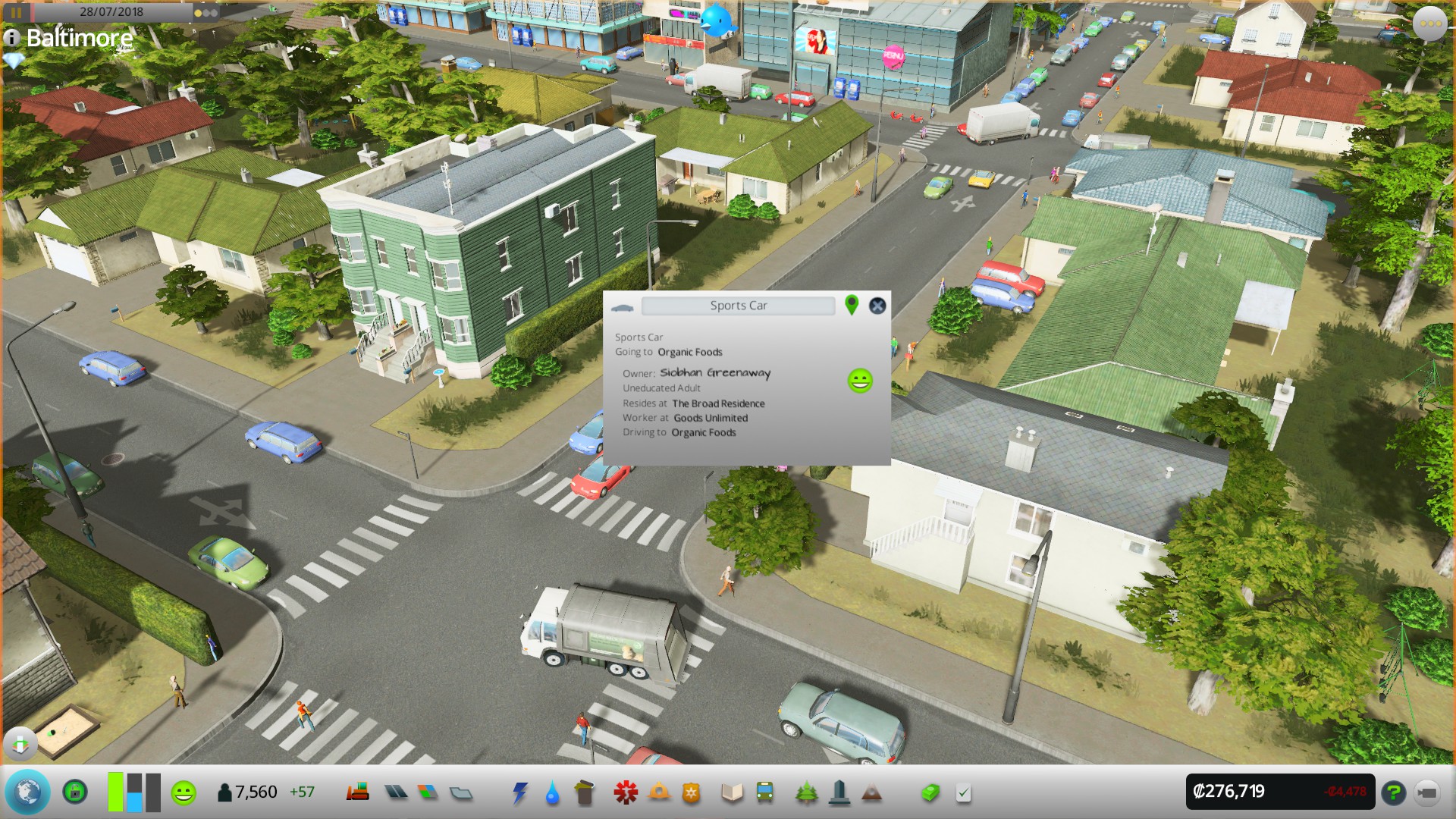Open the globe info views button
This screenshot has height=819, width=1456.
pos(28,792)
